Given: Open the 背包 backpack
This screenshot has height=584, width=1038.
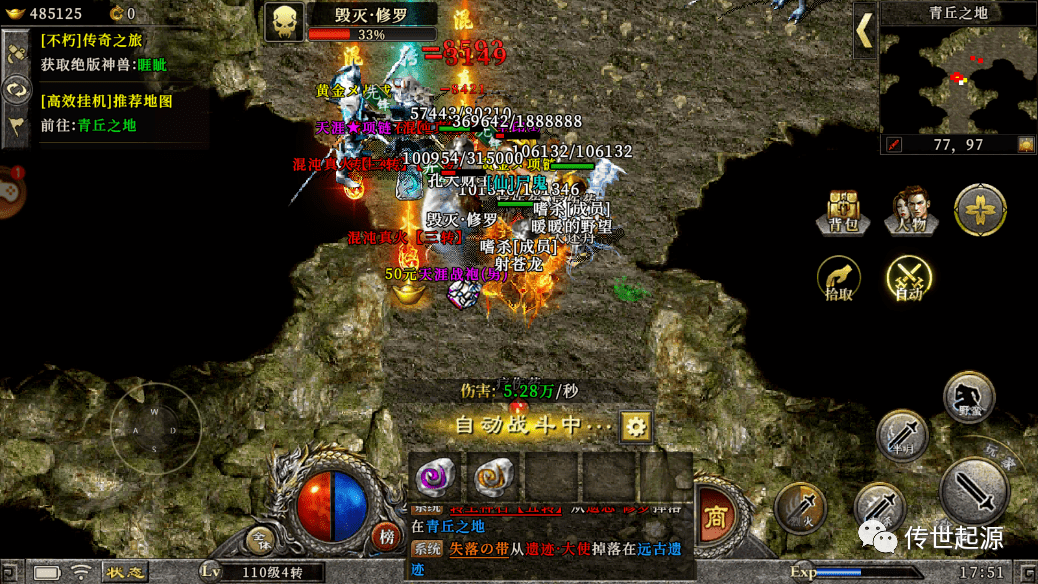Looking at the screenshot, I should [x=837, y=211].
